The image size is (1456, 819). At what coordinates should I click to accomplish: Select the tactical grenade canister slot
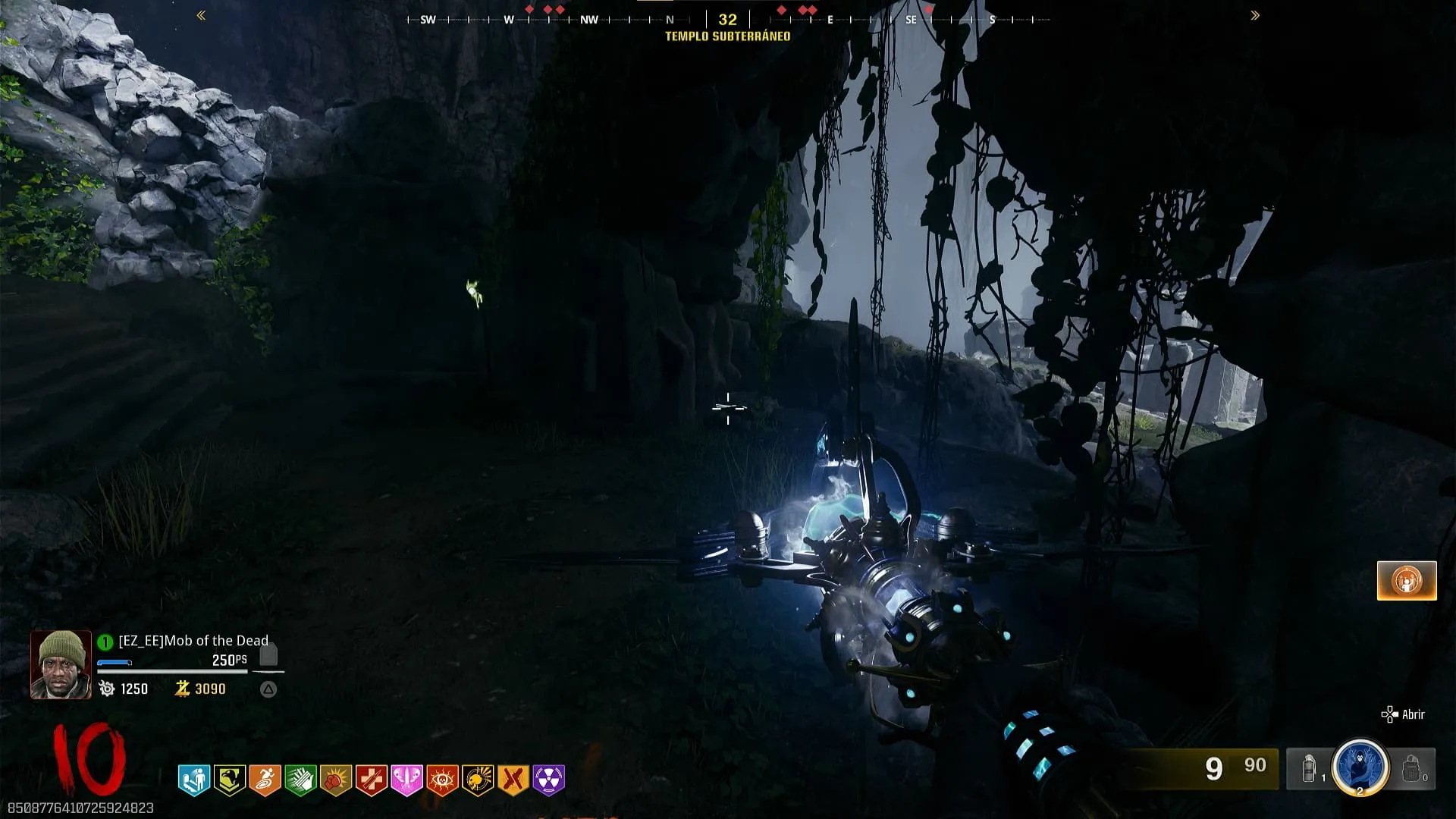tap(1310, 769)
